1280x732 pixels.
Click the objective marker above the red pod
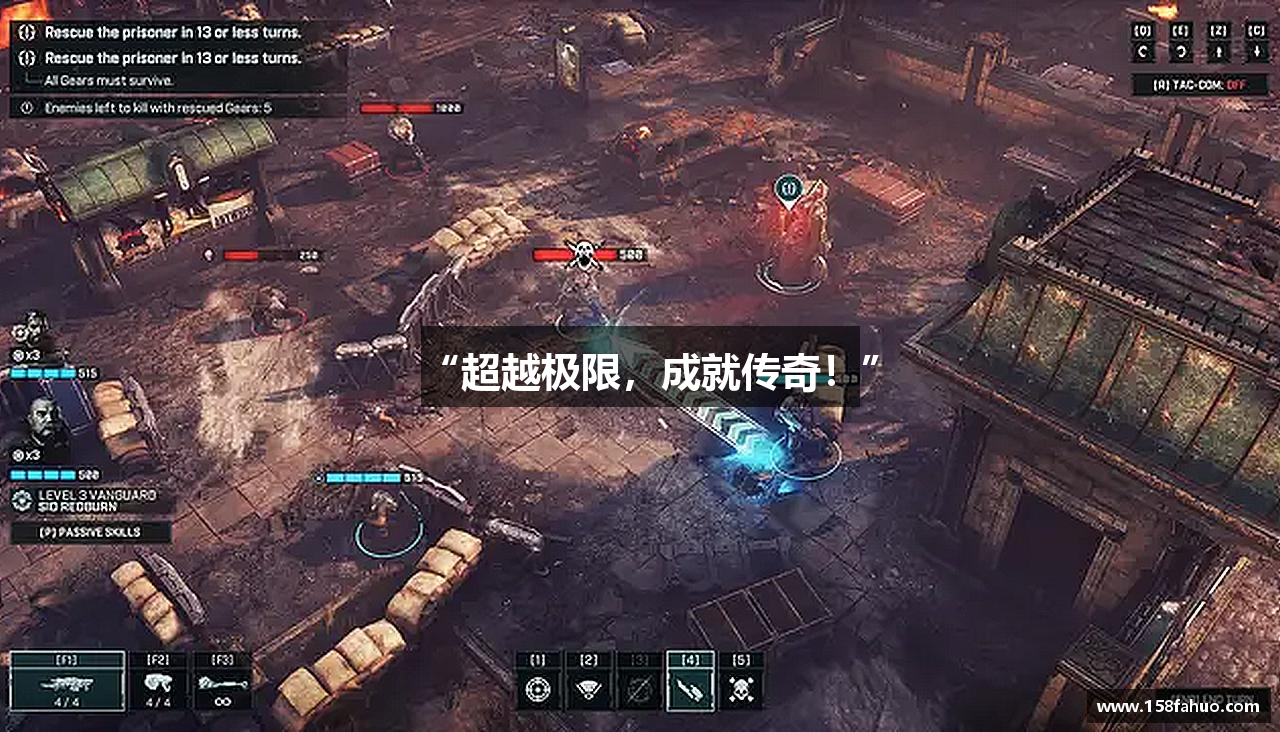point(790,188)
